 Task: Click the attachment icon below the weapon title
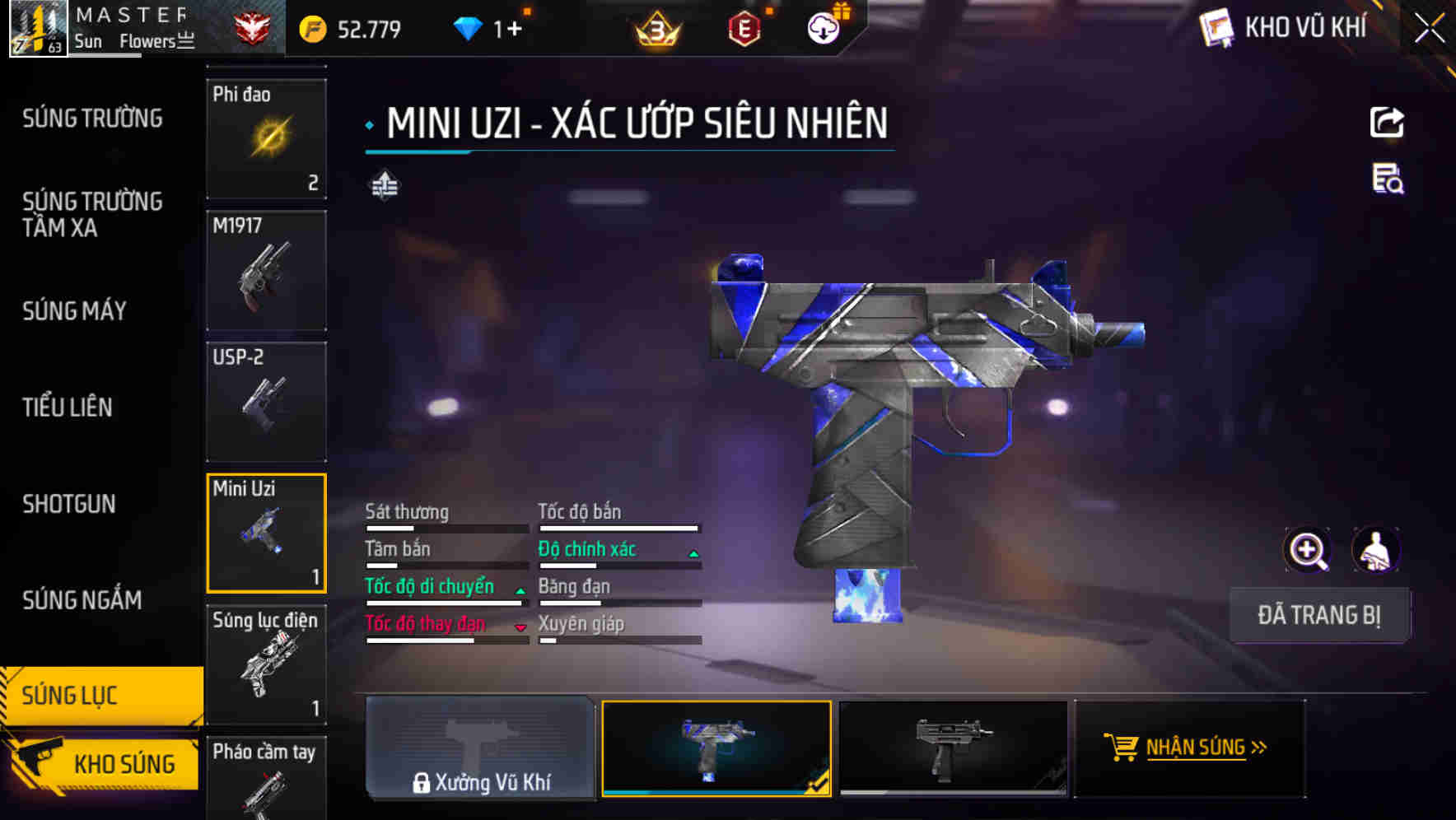(x=386, y=185)
